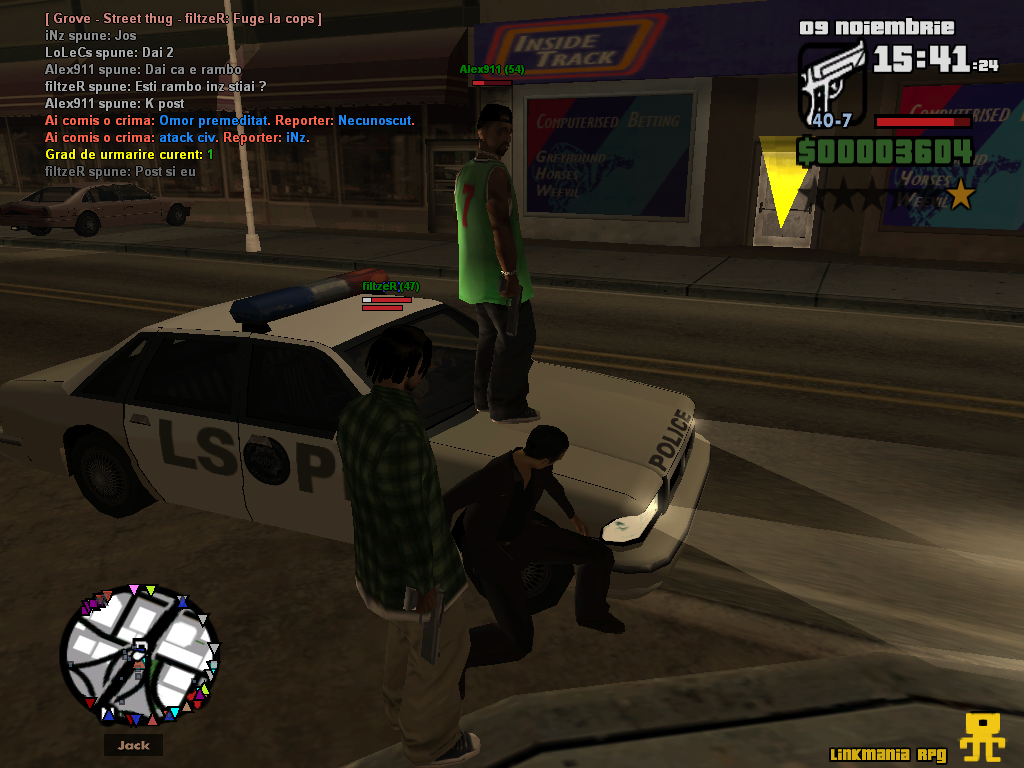Screen dimensions: 1024x768
Task: Click the Linkmania RPG server logo
Action: 981,737
